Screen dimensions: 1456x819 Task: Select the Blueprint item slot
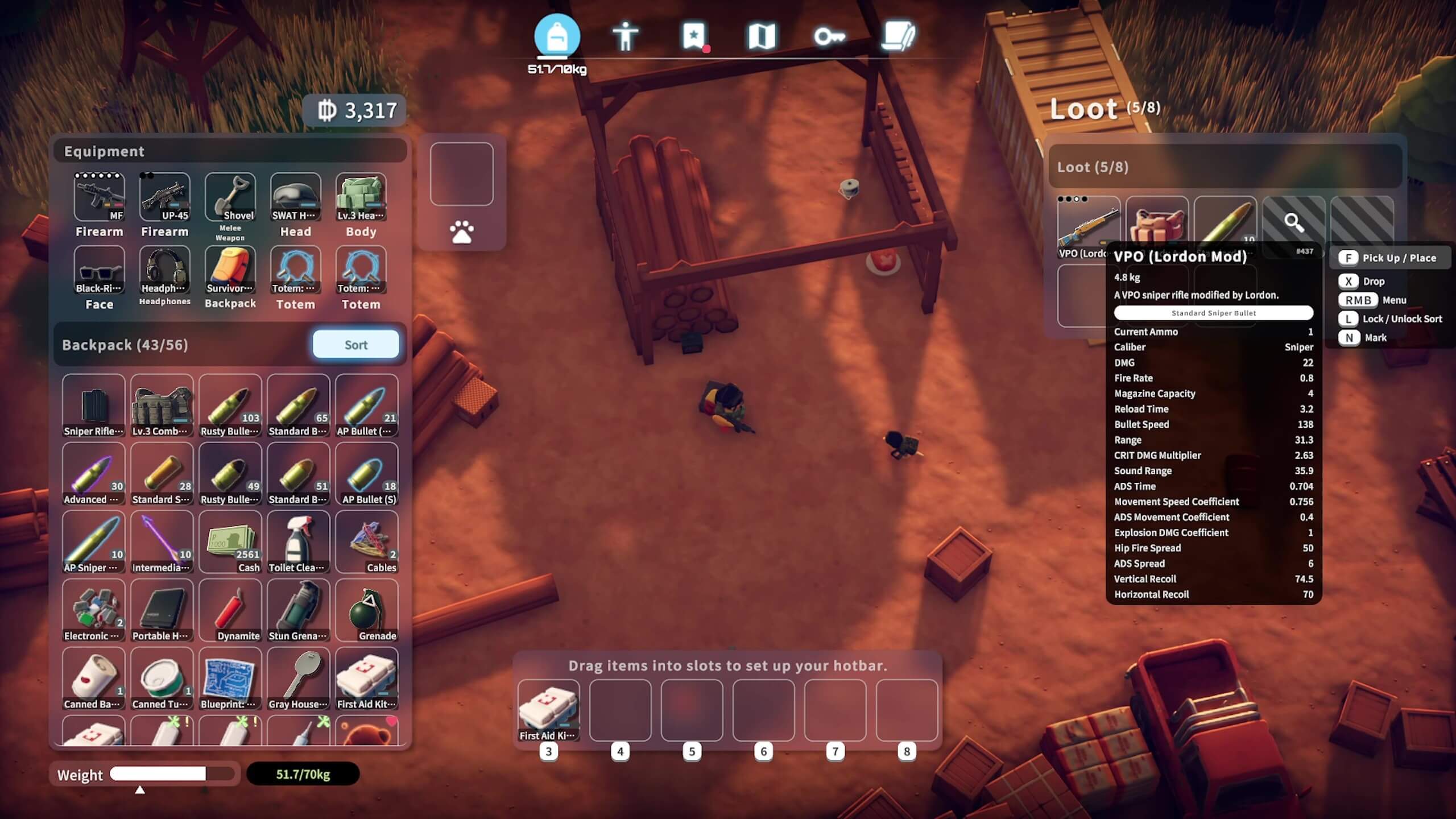click(230, 679)
